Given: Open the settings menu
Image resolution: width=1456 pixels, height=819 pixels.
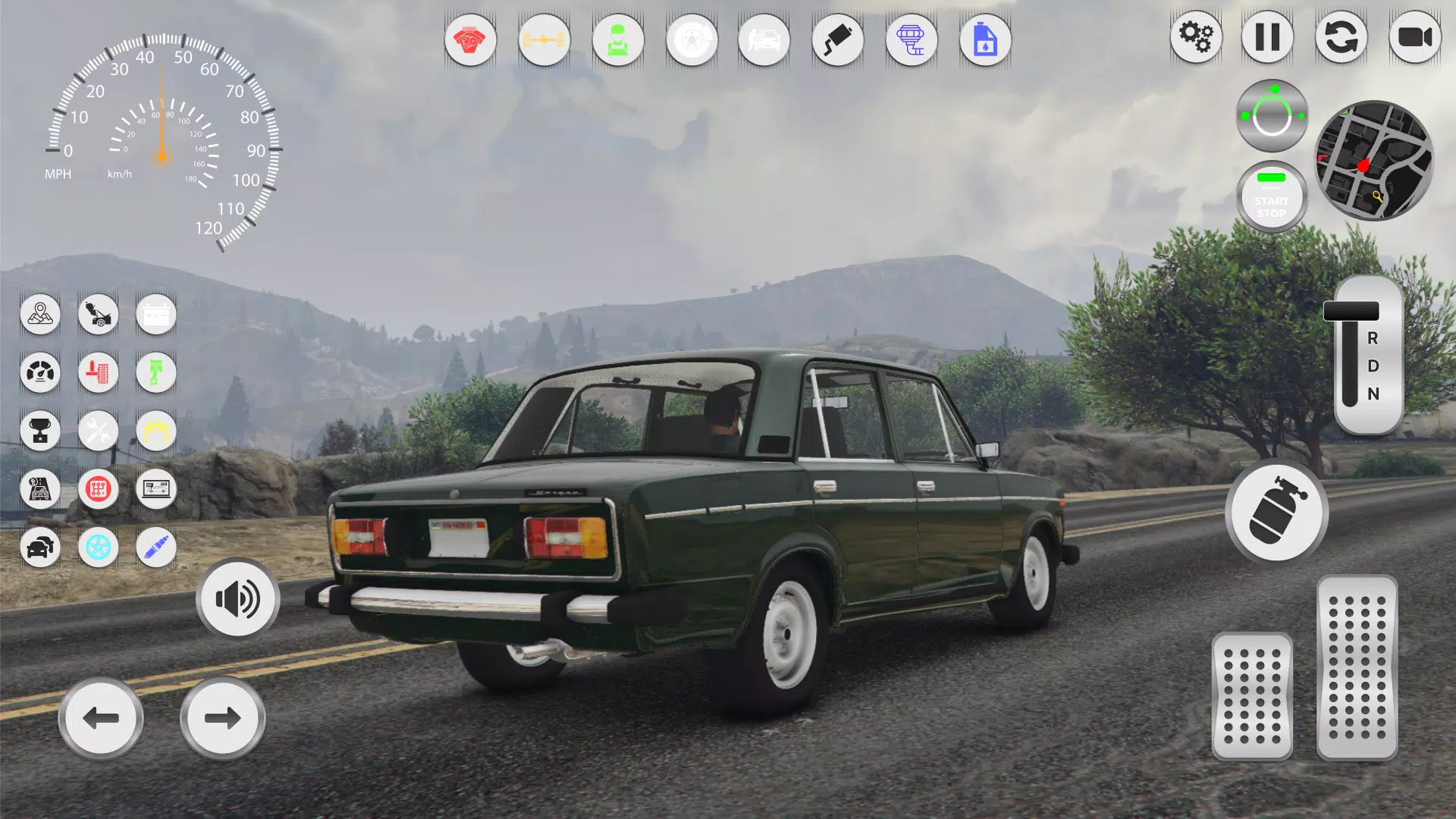Looking at the screenshot, I should 1196,37.
